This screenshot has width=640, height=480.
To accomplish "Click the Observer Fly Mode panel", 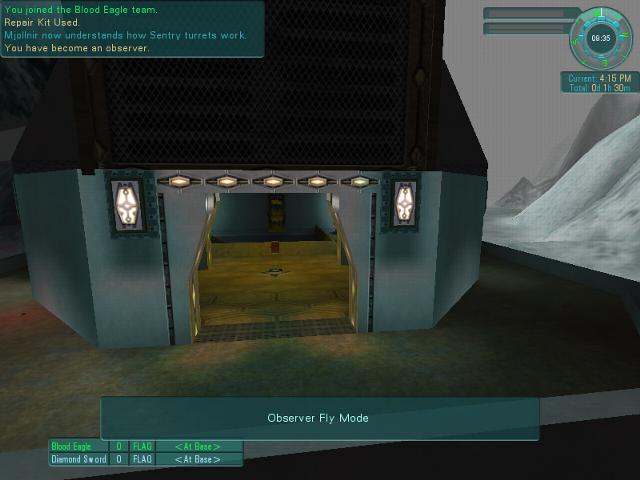I will (x=319, y=418).
